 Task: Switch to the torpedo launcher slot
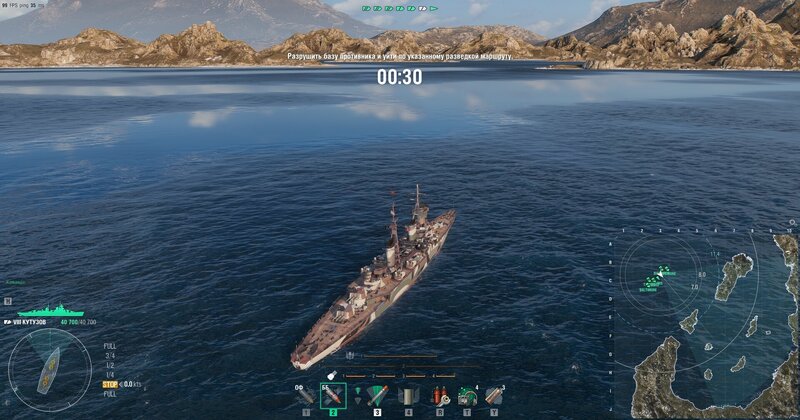(x=376, y=396)
